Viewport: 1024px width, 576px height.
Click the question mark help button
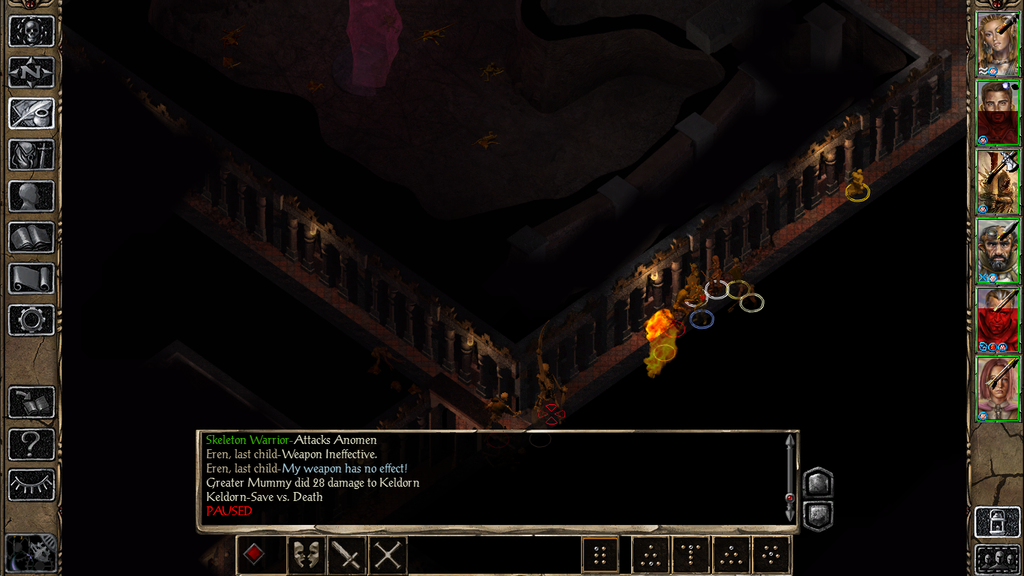coord(31,443)
